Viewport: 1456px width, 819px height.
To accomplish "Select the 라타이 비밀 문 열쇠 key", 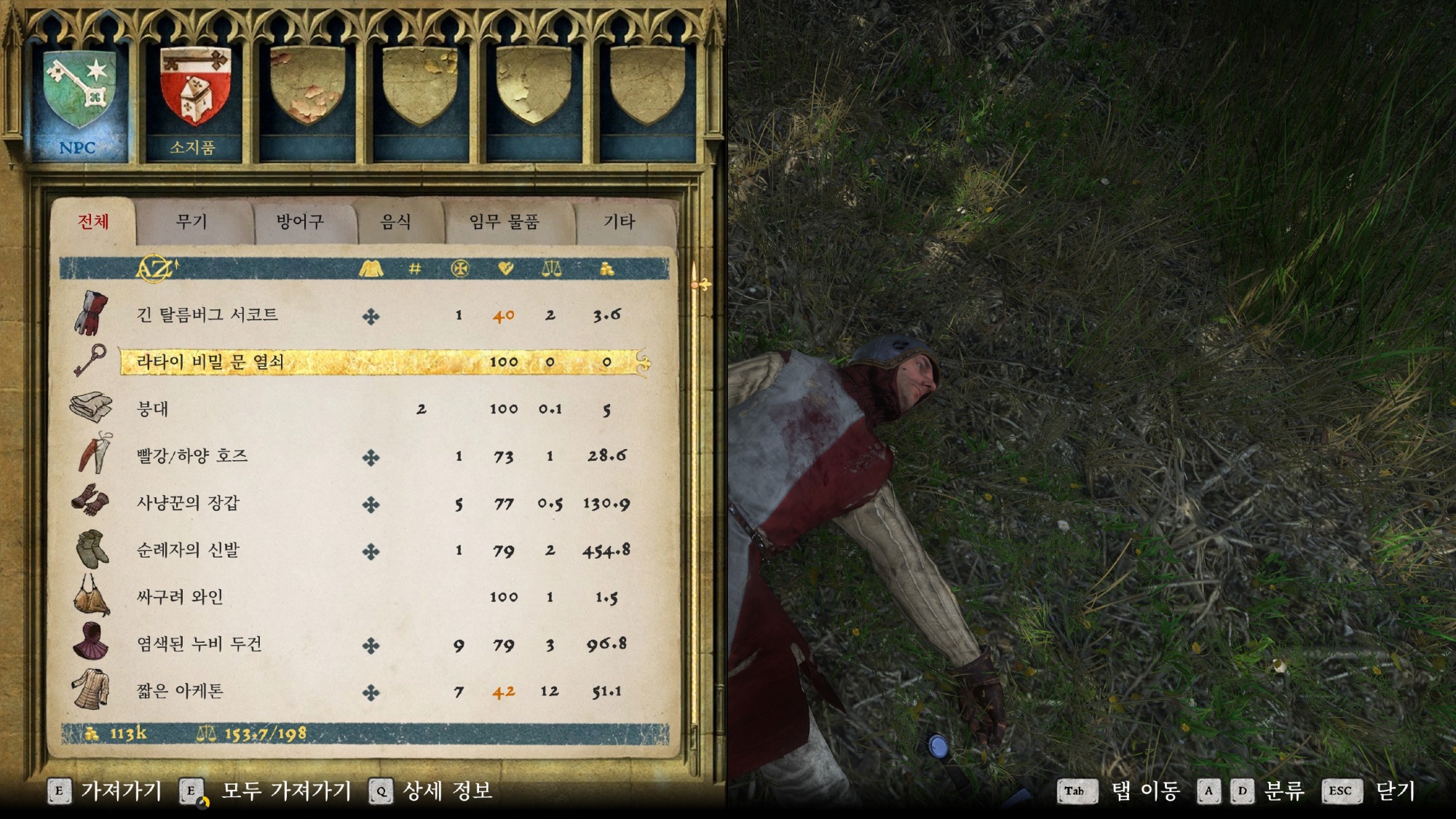I will [x=210, y=362].
